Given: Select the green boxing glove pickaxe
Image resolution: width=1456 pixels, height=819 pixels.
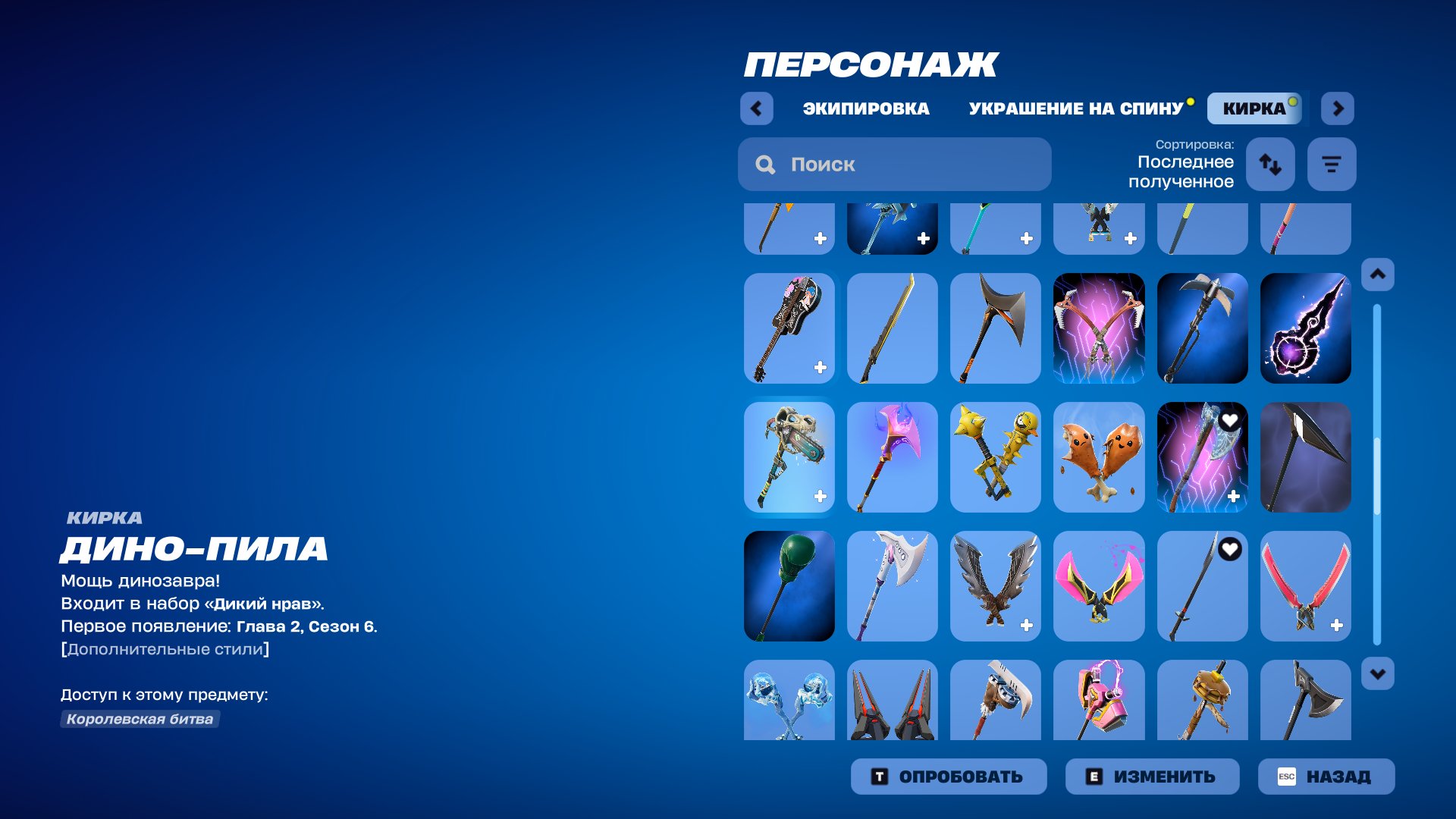Looking at the screenshot, I should 789,587.
